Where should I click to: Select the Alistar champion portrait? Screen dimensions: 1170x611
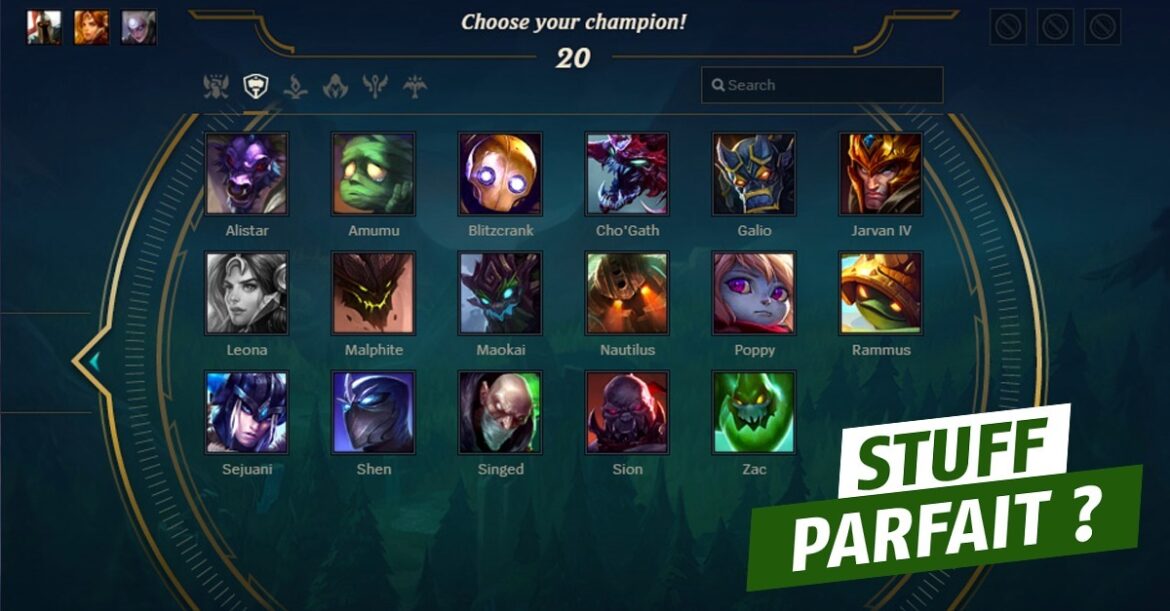(x=246, y=175)
